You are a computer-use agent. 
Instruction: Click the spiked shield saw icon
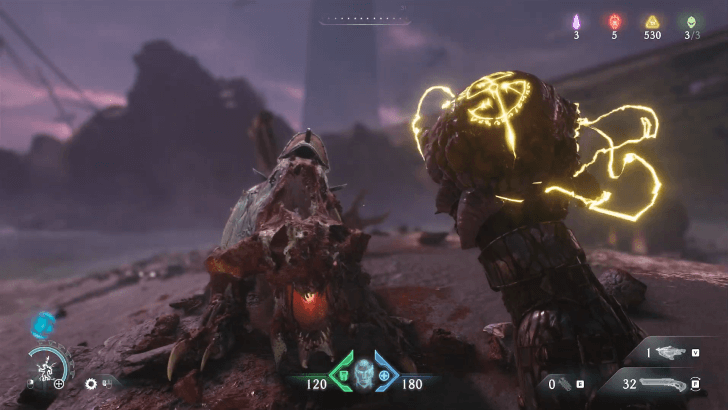92,383
